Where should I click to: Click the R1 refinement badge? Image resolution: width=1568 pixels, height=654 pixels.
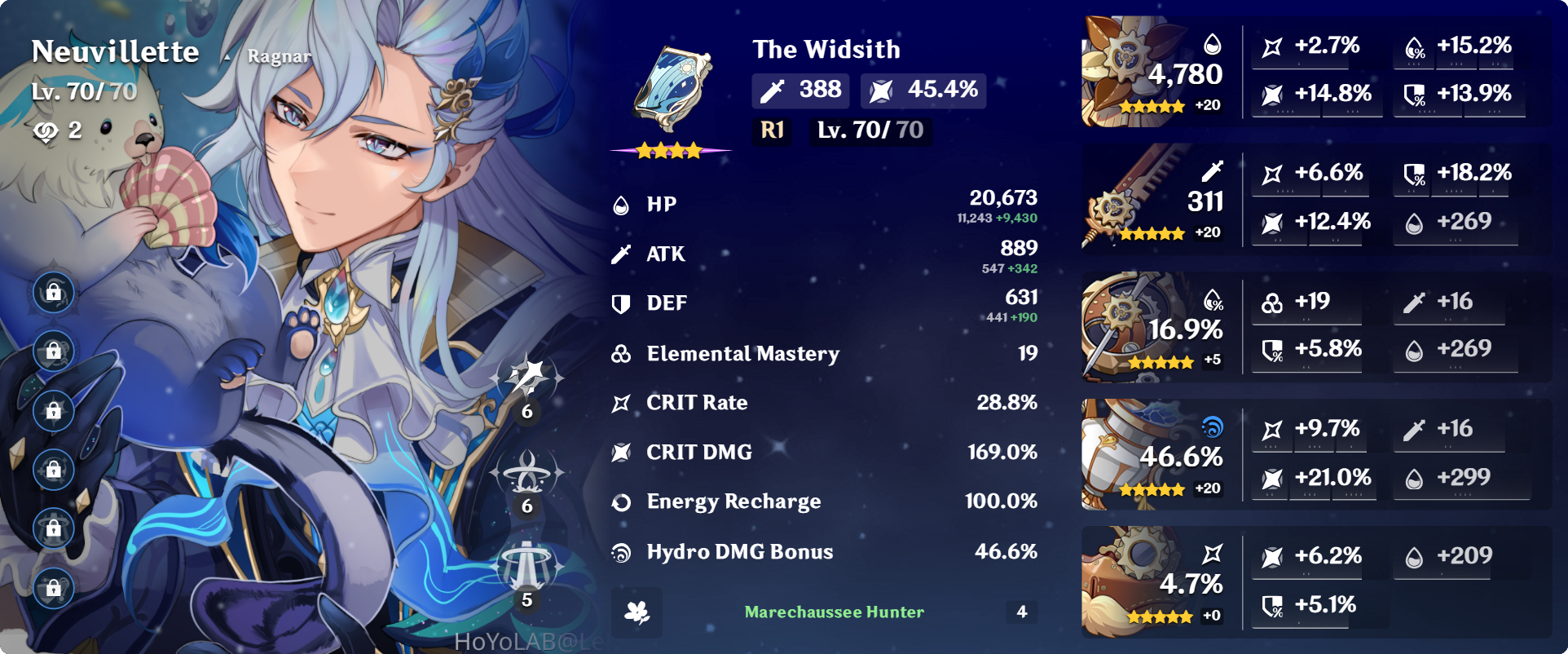771,129
